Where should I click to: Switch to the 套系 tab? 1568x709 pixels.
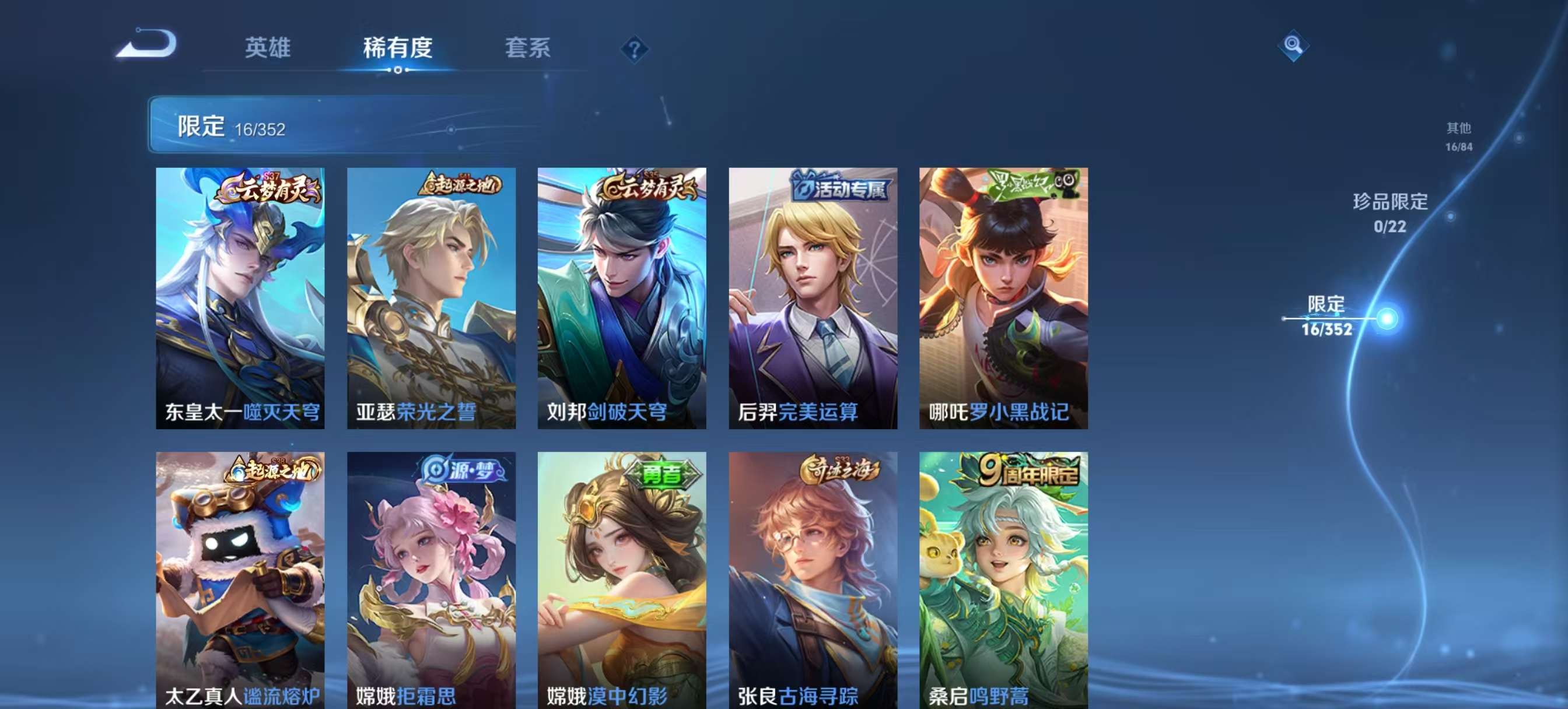pos(528,49)
